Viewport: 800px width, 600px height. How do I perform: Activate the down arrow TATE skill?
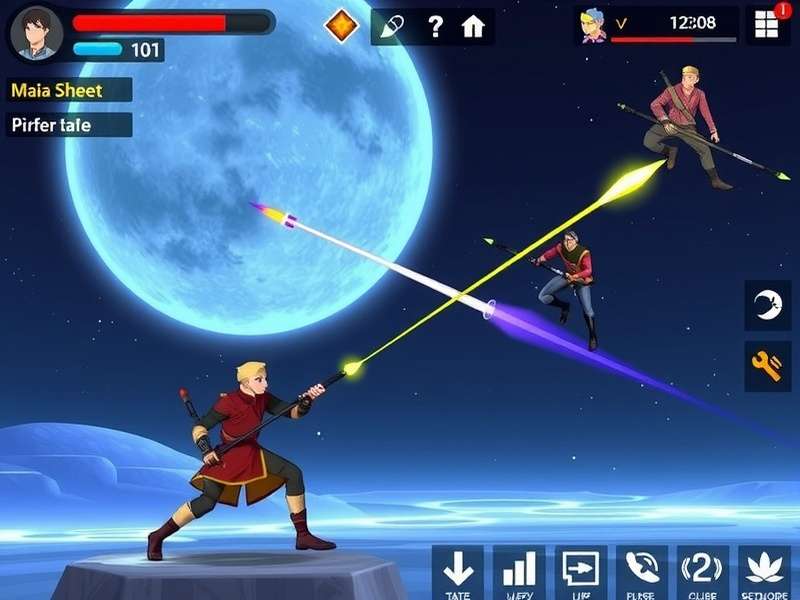[458, 570]
